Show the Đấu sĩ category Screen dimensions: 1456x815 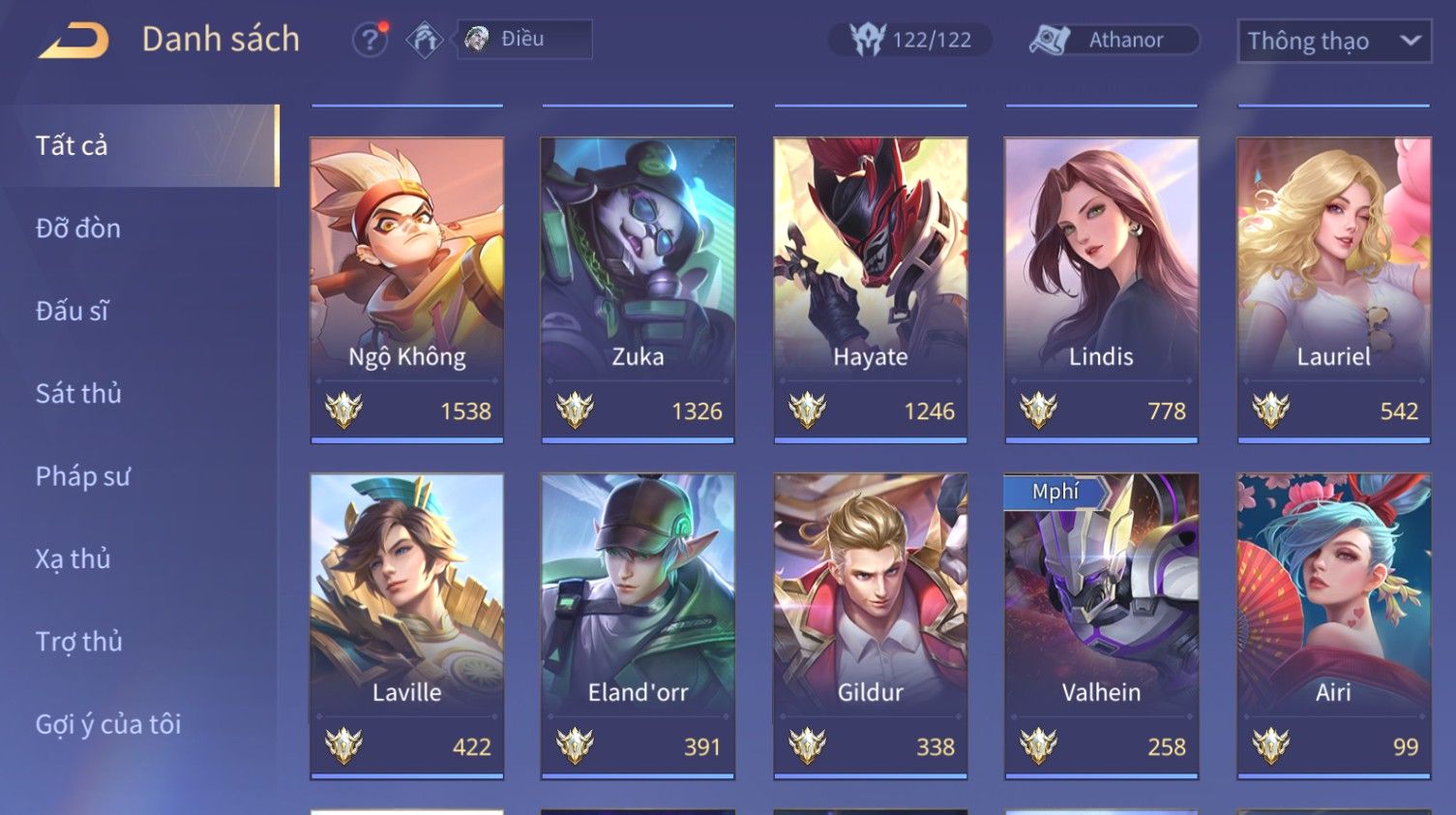(73, 311)
